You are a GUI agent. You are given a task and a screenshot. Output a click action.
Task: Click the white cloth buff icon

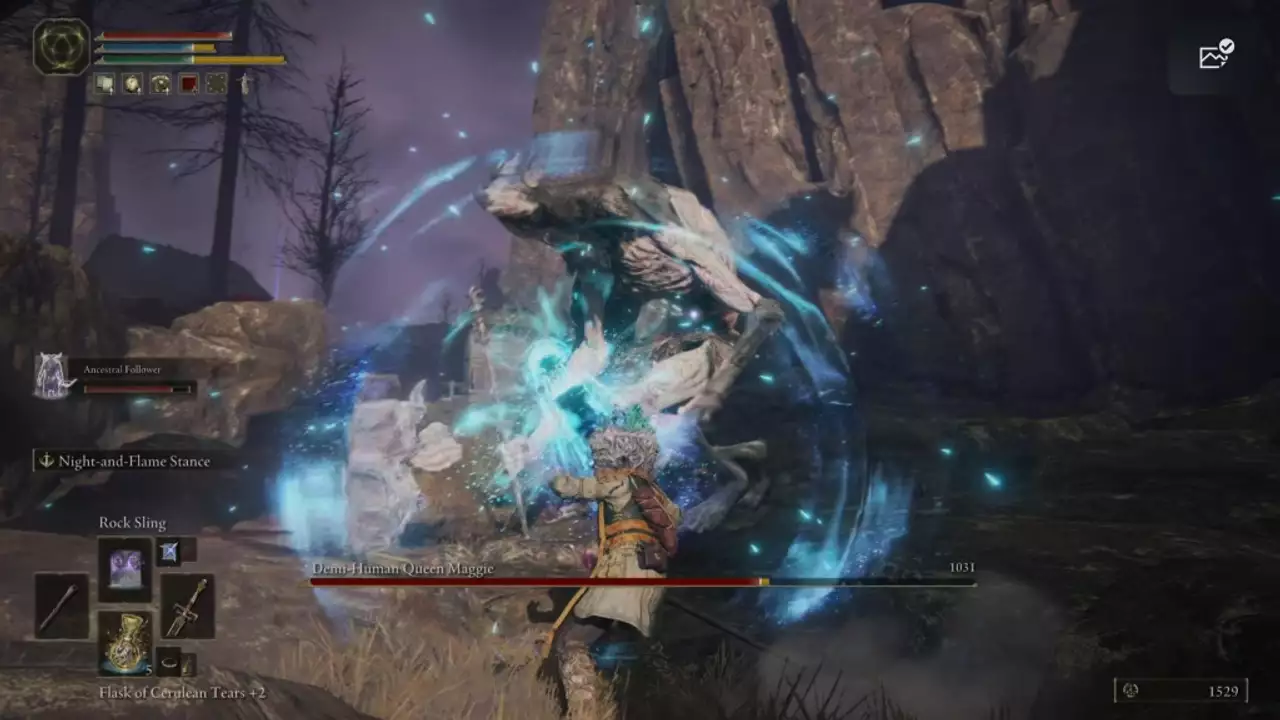tap(103, 82)
